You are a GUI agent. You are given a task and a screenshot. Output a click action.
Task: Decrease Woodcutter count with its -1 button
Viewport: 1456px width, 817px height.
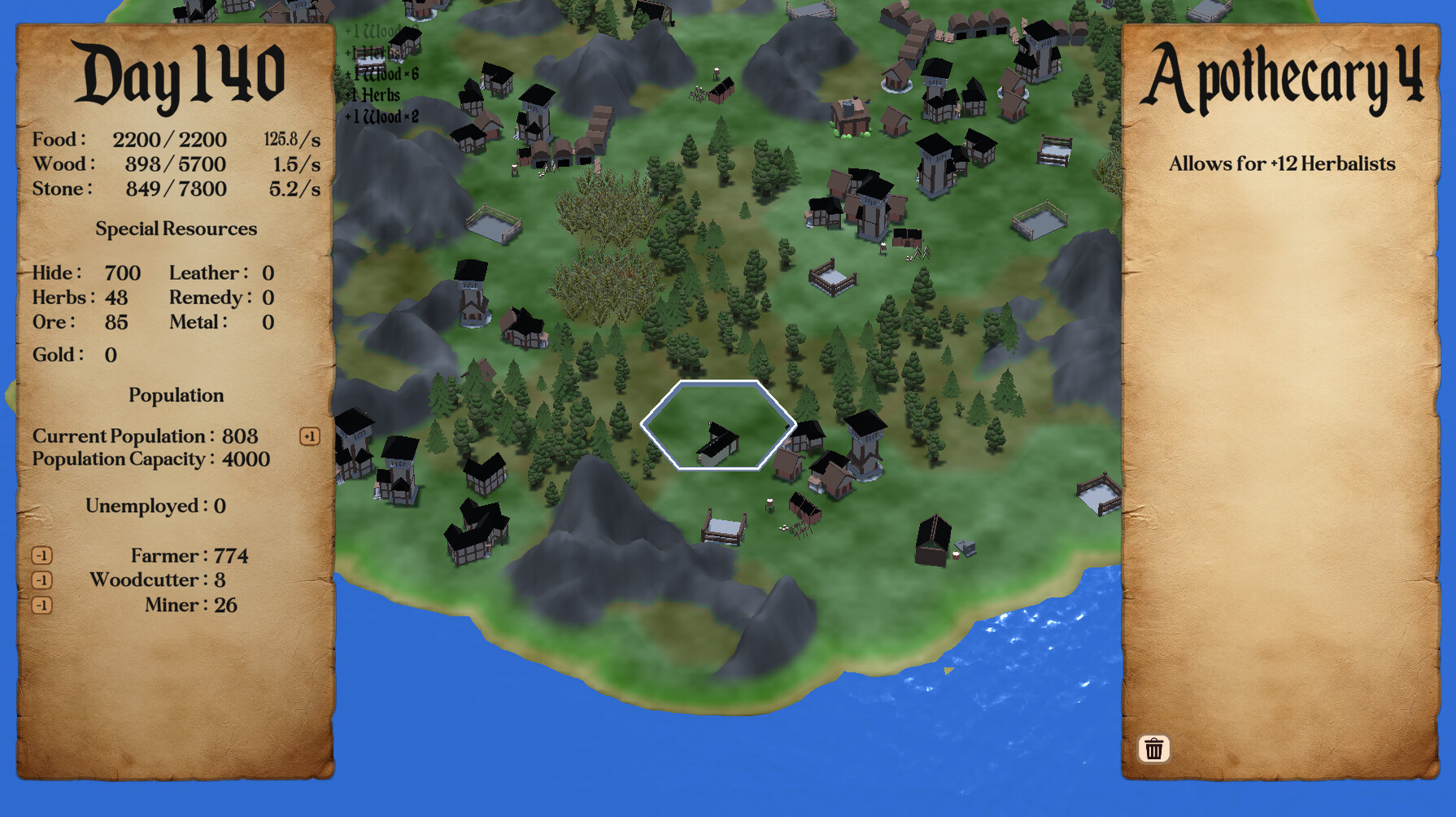tap(42, 580)
